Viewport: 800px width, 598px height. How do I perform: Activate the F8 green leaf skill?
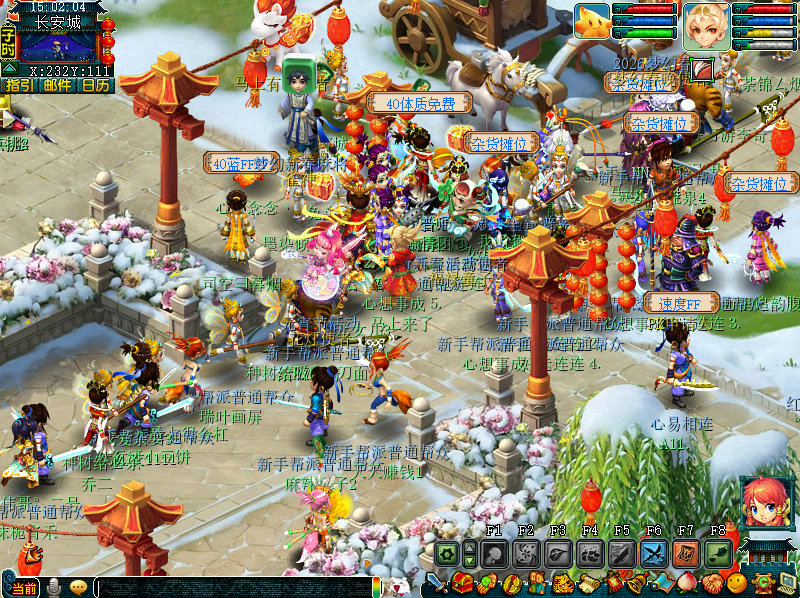[718, 553]
